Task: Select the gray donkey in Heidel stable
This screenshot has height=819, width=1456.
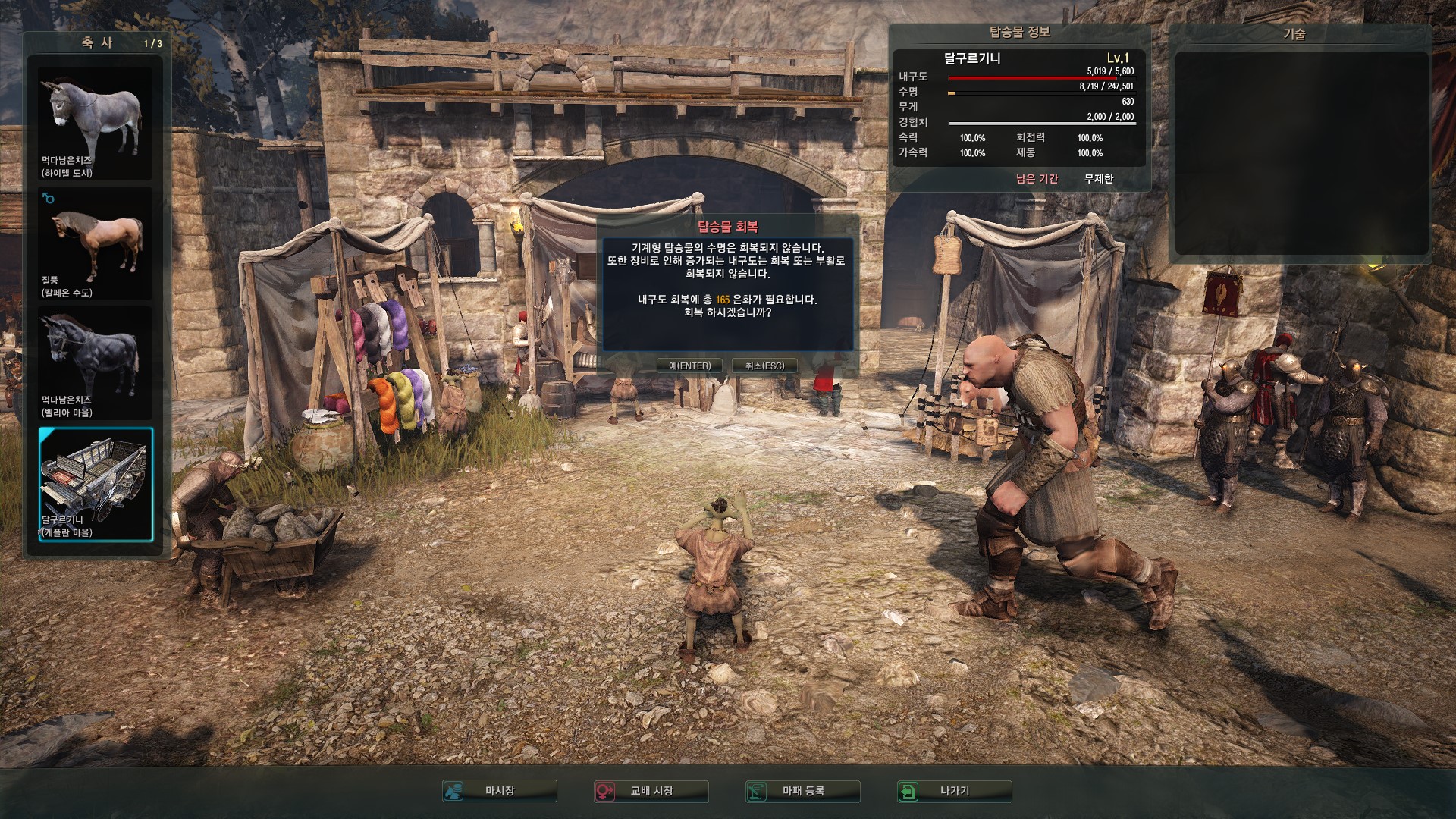Action: 96,124
